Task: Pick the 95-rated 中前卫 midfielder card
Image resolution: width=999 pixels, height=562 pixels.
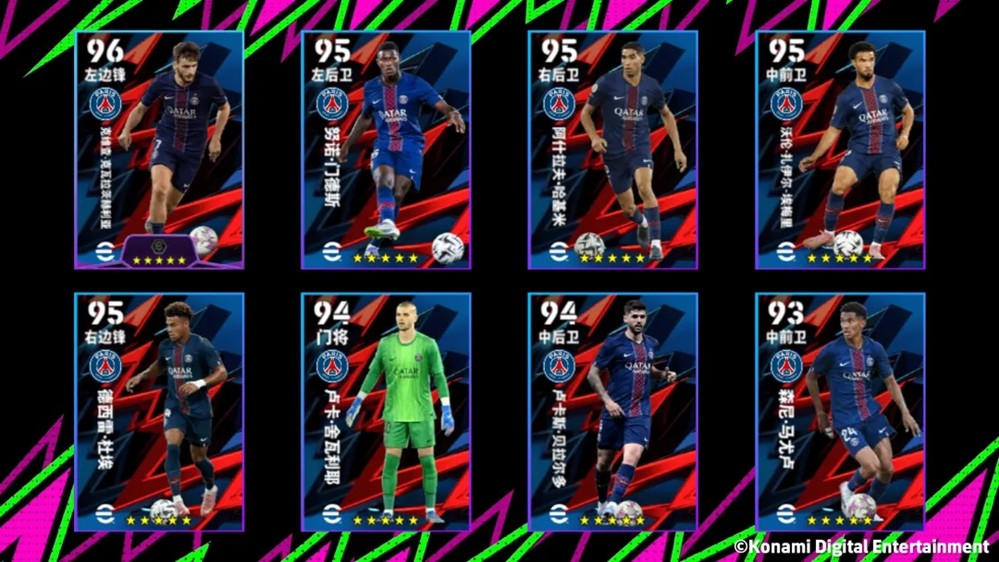Action: (x=840, y=150)
